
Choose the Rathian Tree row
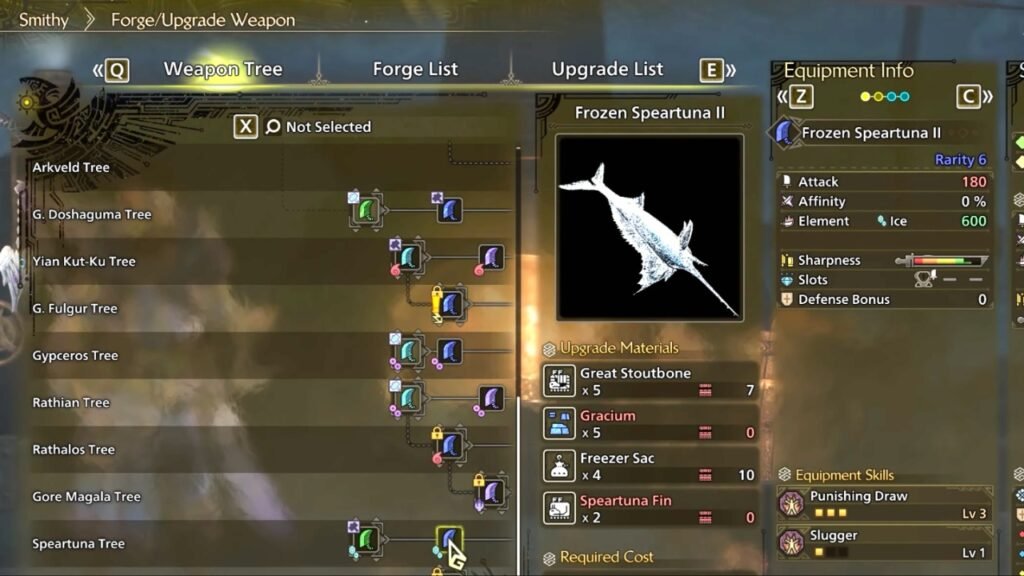[x=71, y=402]
